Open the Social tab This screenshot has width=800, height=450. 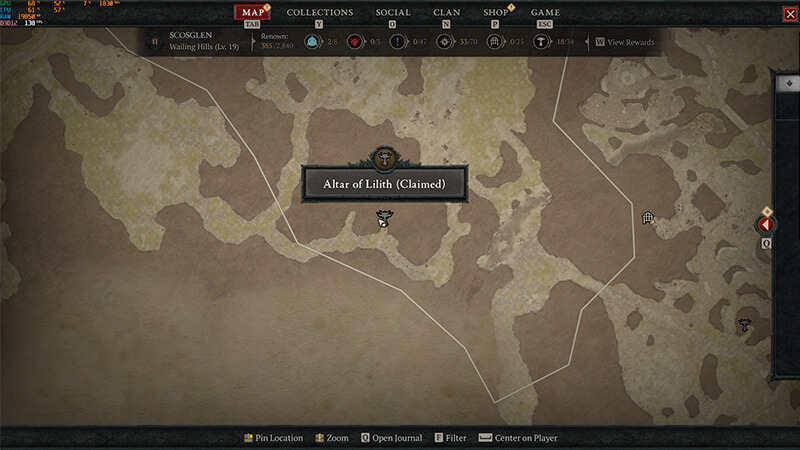click(392, 12)
